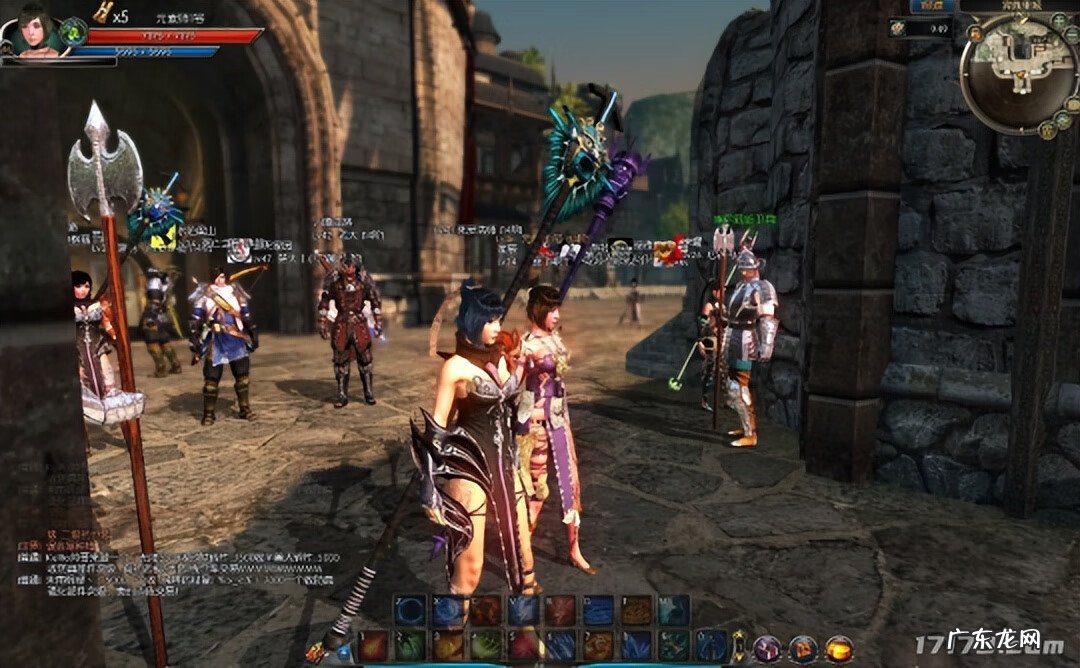Activate the blue ring skill in slot Z

pyautogui.click(x=409, y=610)
